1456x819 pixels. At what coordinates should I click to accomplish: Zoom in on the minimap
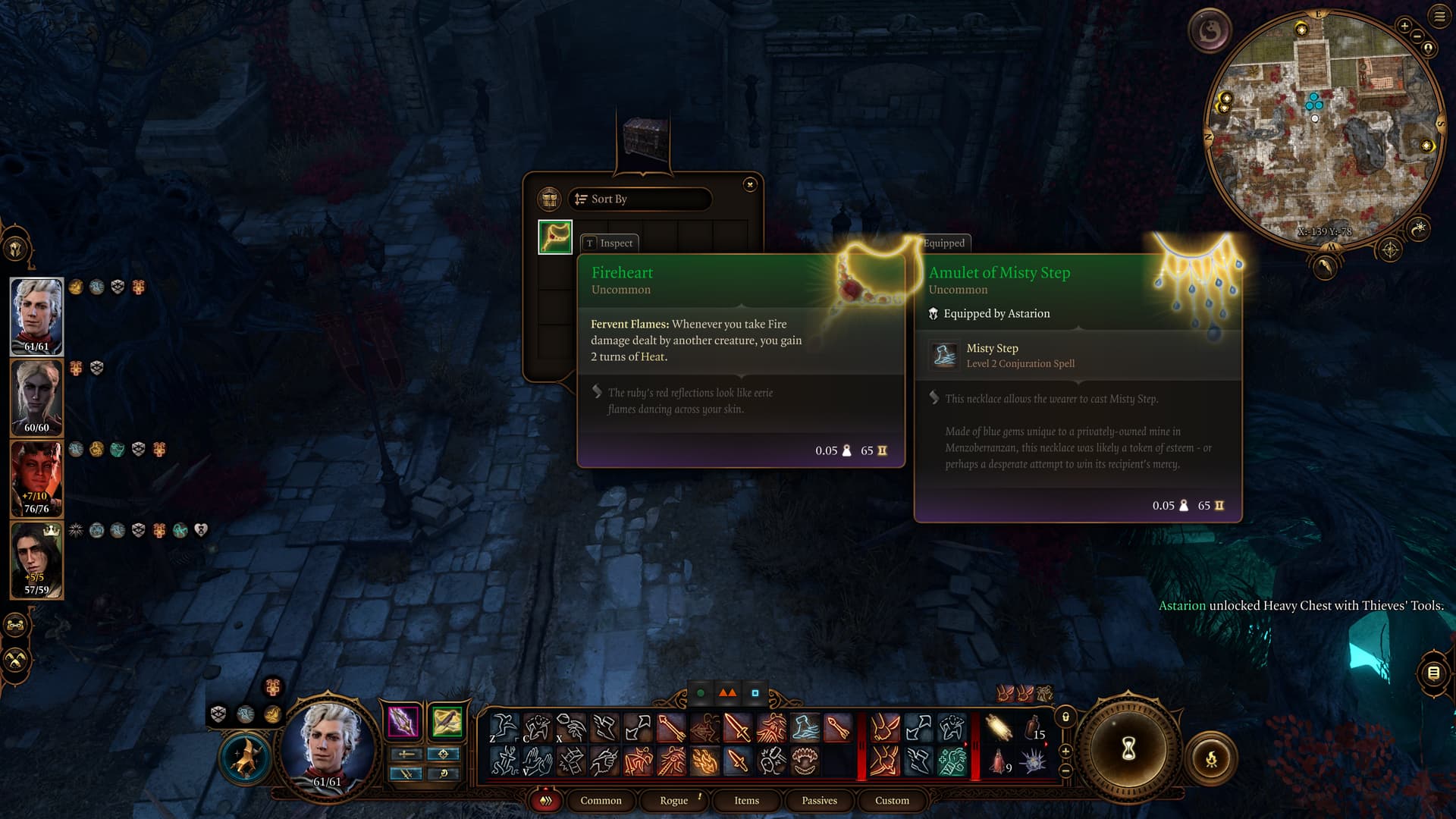(1404, 27)
